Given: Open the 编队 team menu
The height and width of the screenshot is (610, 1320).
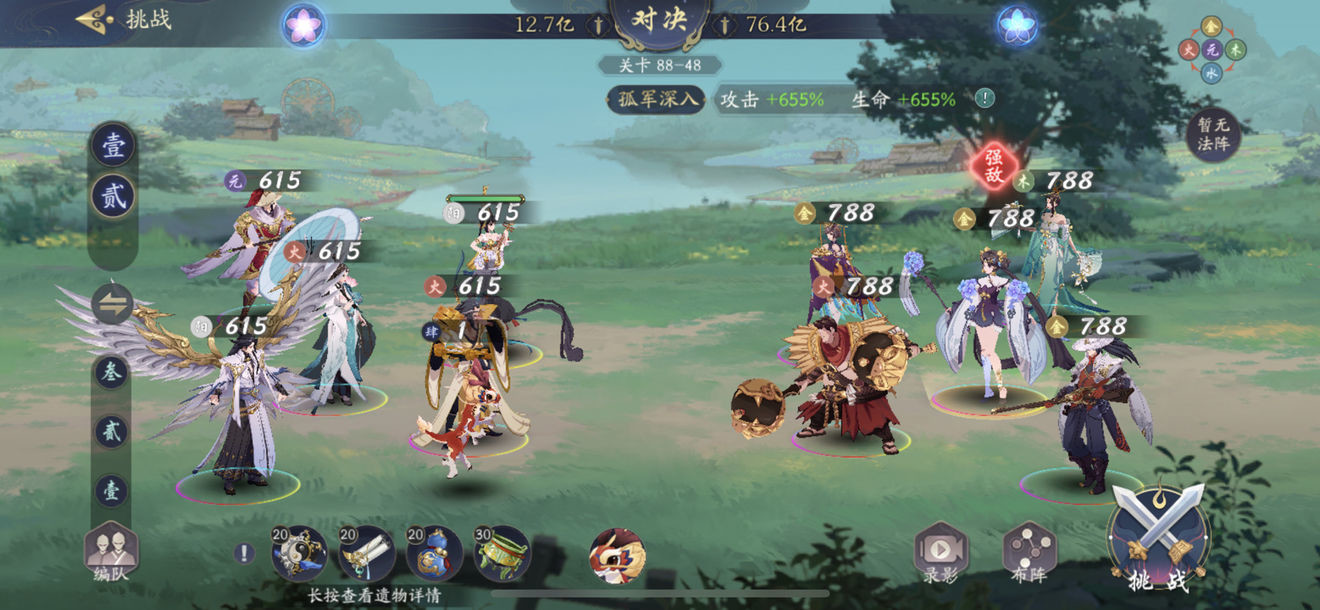Looking at the screenshot, I should (111, 552).
